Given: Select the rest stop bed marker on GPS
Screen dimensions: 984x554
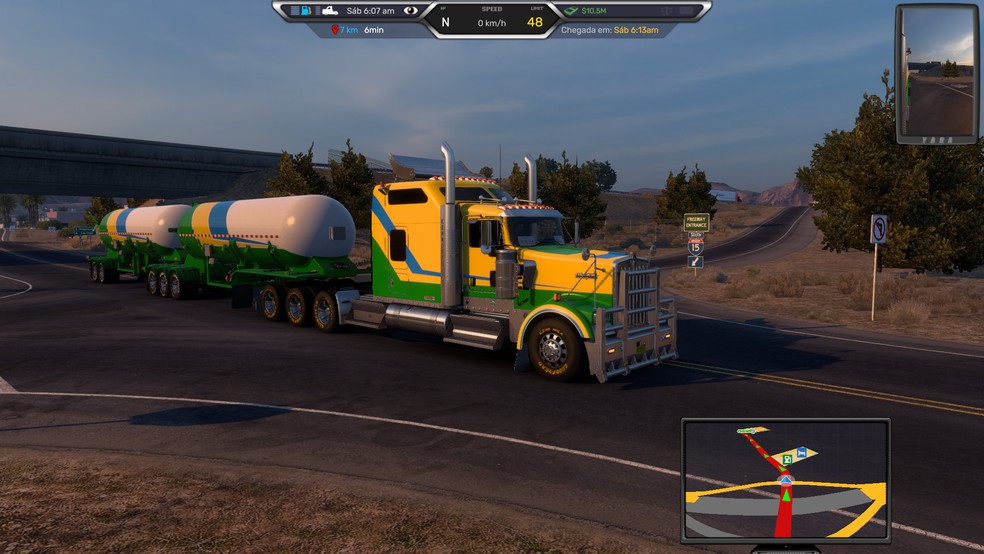Looking at the screenshot, I should click(x=803, y=452).
